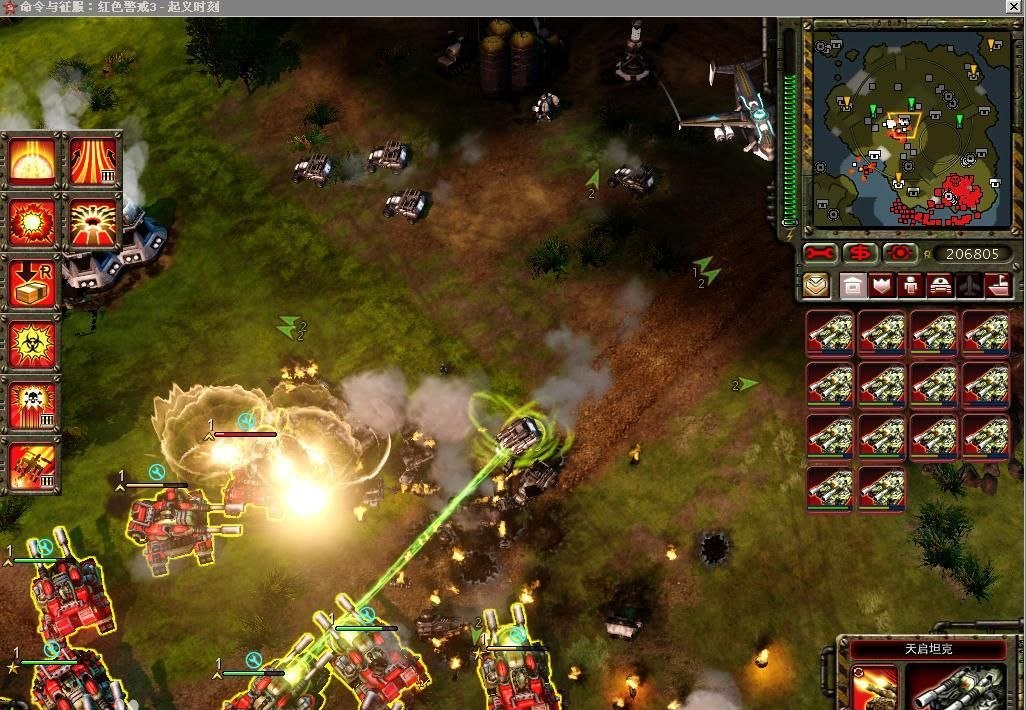Call the satellite strike support power
This screenshot has height=710, width=1026.
click(33, 466)
